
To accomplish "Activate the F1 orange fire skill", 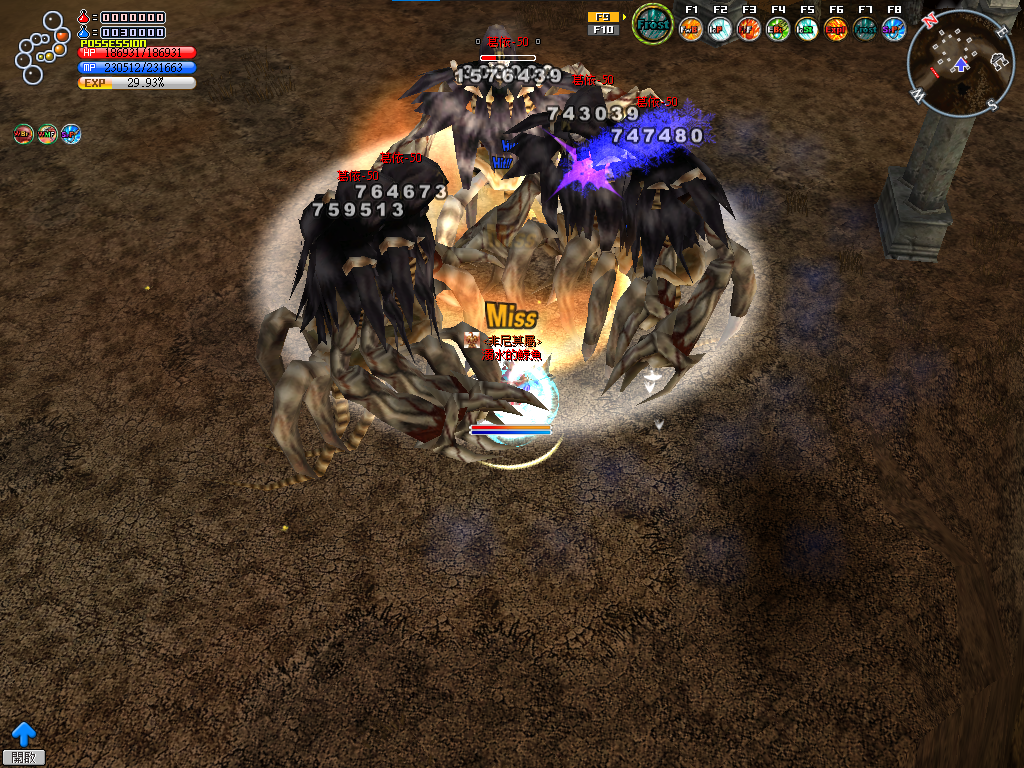I will [x=691, y=29].
